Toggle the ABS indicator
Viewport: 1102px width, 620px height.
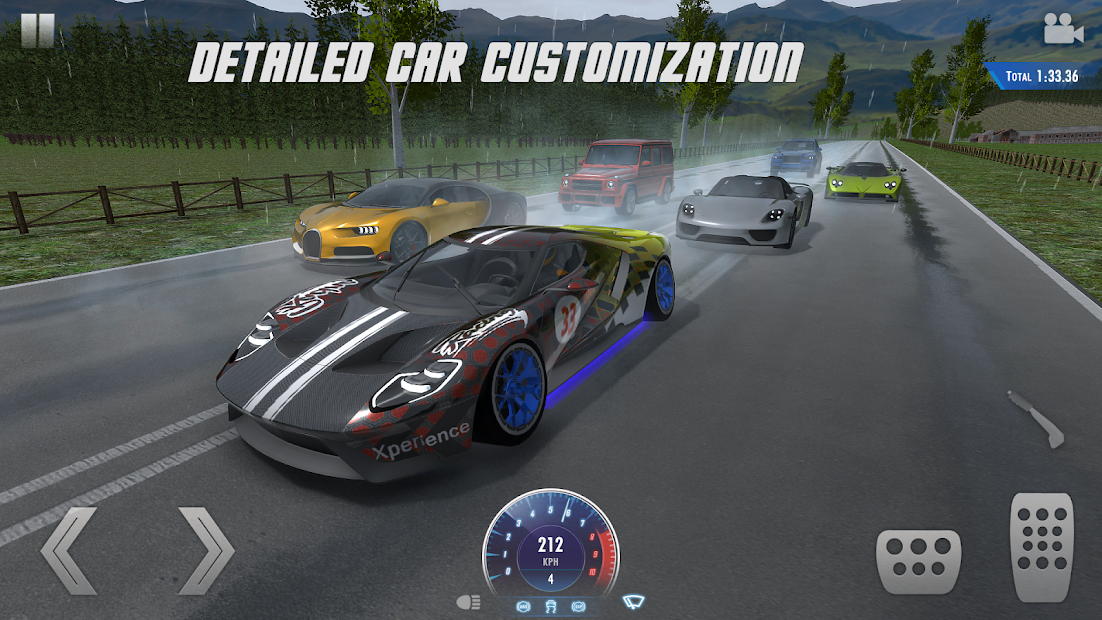click(523, 606)
